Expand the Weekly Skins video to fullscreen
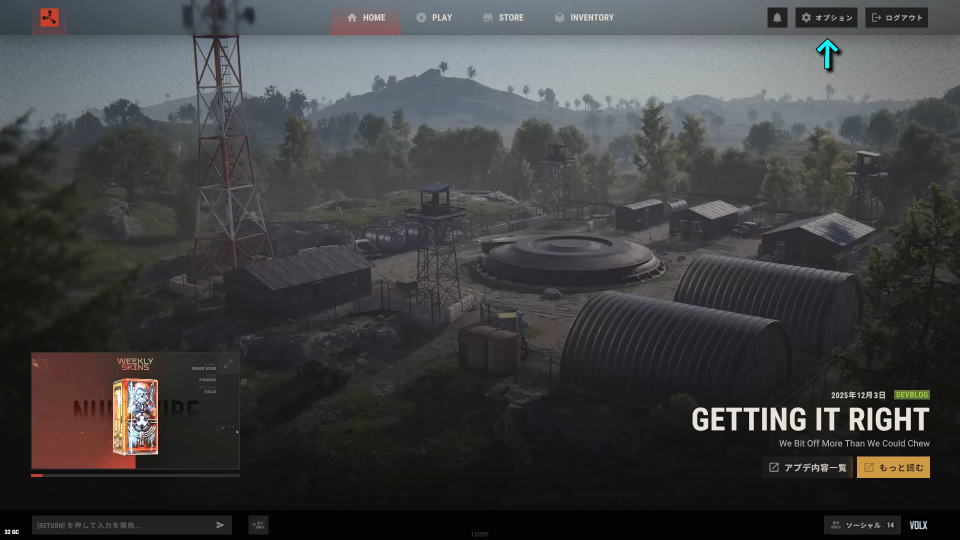This screenshot has height=540, width=960. 229,363
